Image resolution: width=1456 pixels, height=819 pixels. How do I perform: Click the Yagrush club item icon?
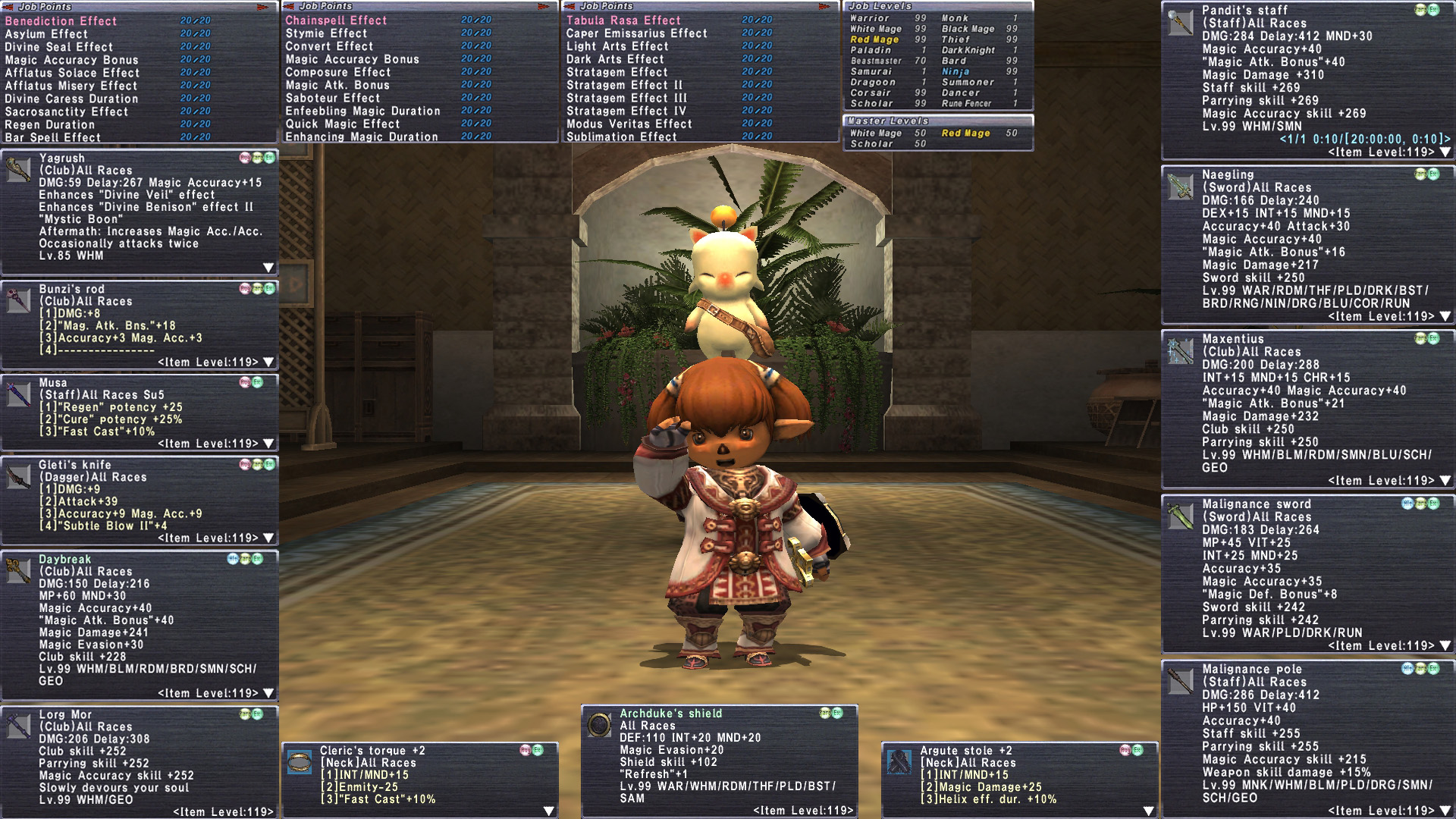tap(18, 170)
